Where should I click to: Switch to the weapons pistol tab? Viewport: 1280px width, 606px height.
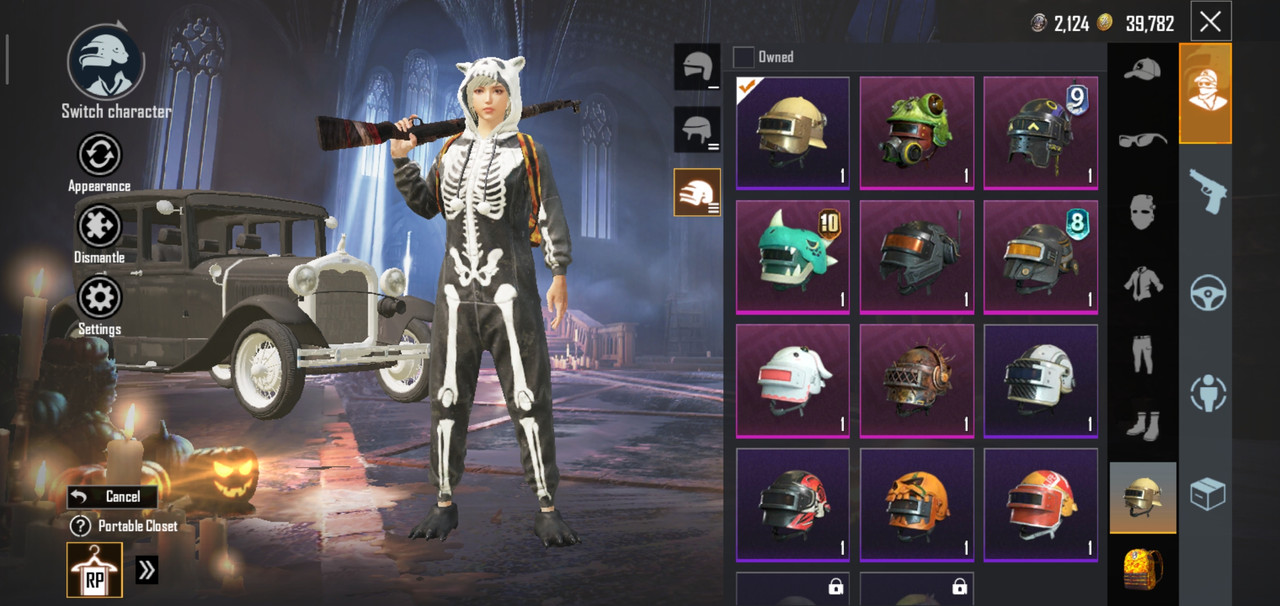tap(1207, 190)
